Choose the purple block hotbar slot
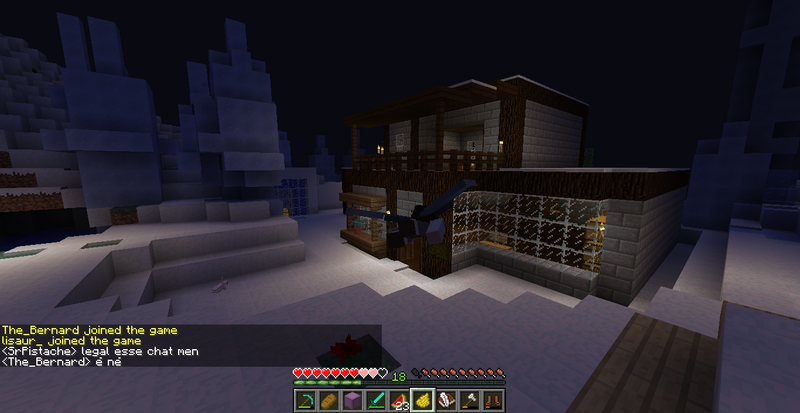The height and width of the screenshot is (413, 800). point(351,400)
